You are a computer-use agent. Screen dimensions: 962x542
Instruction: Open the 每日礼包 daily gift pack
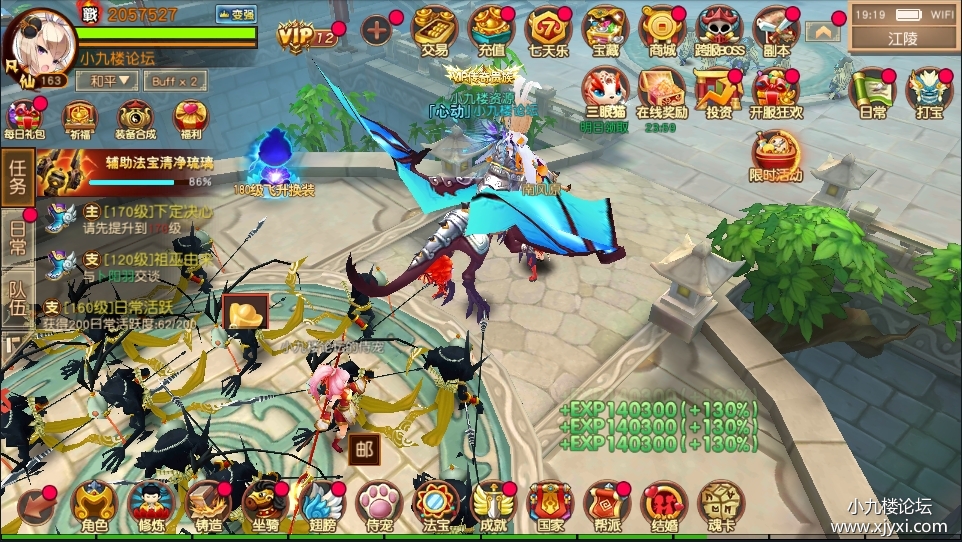[24, 118]
